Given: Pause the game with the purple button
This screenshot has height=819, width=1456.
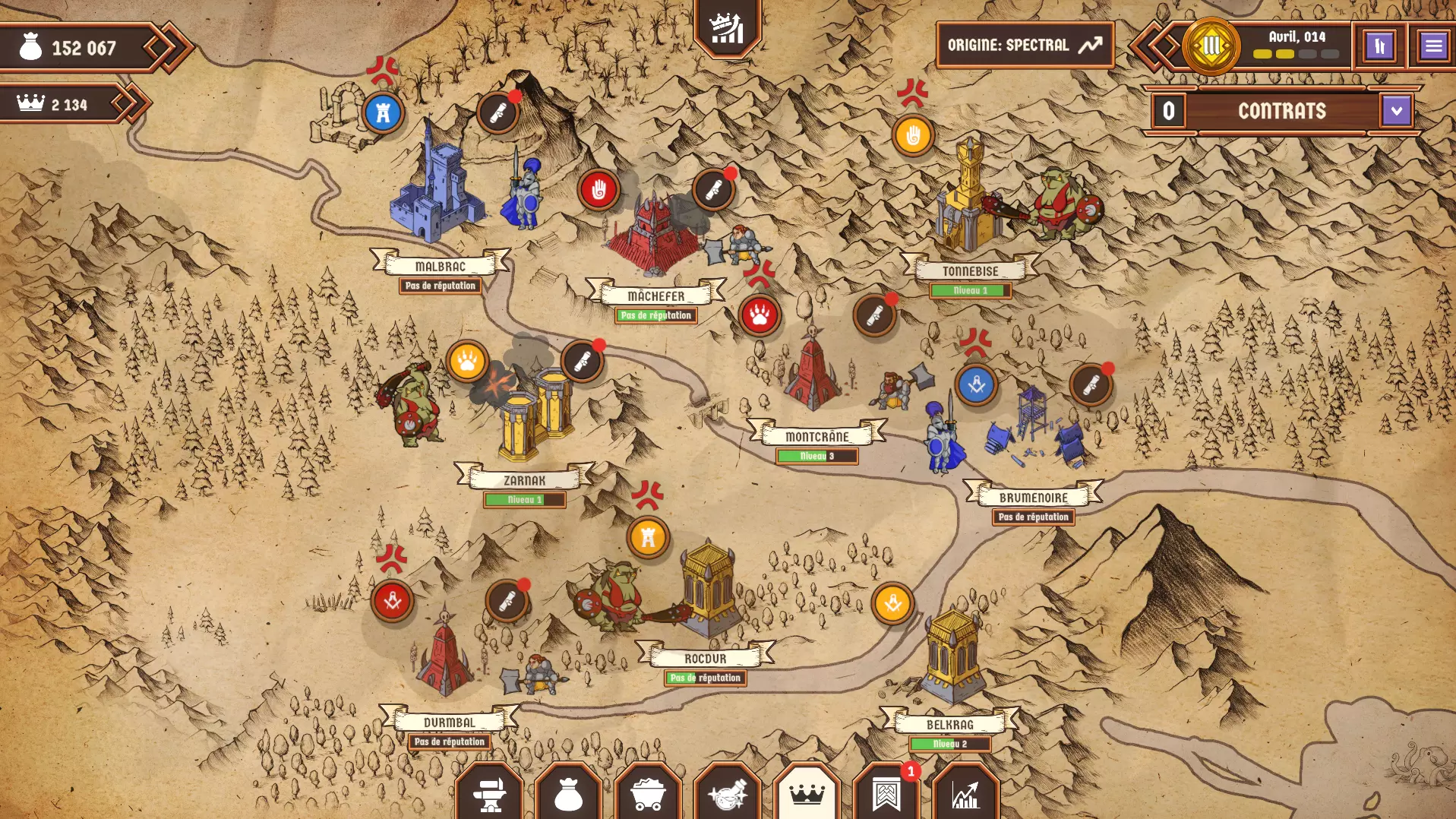Looking at the screenshot, I should [1379, 46].
